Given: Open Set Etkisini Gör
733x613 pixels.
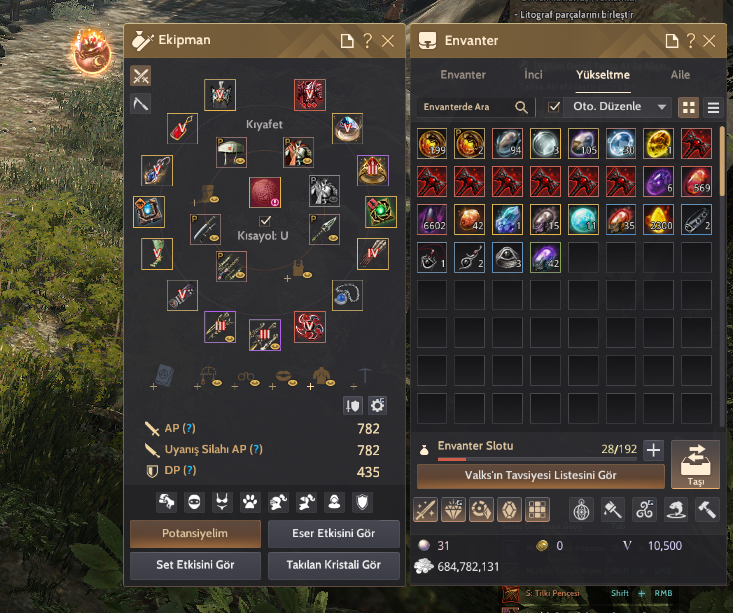Looking at the screenshot, I should 195,565.
